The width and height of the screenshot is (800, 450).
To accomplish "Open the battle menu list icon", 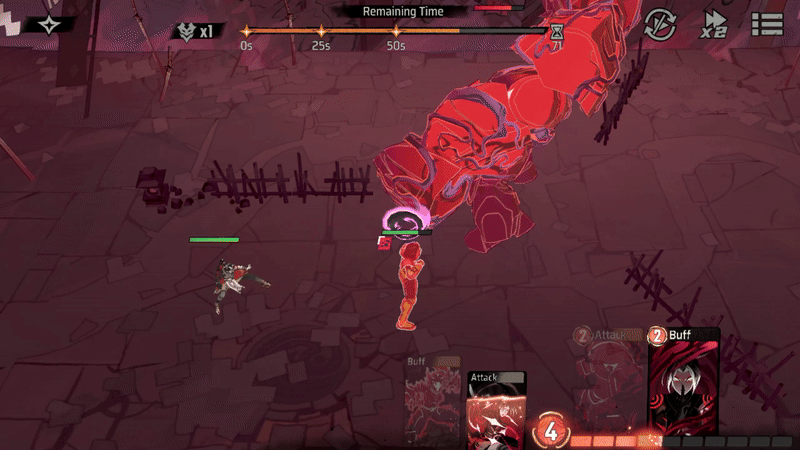I will [767, 24].
